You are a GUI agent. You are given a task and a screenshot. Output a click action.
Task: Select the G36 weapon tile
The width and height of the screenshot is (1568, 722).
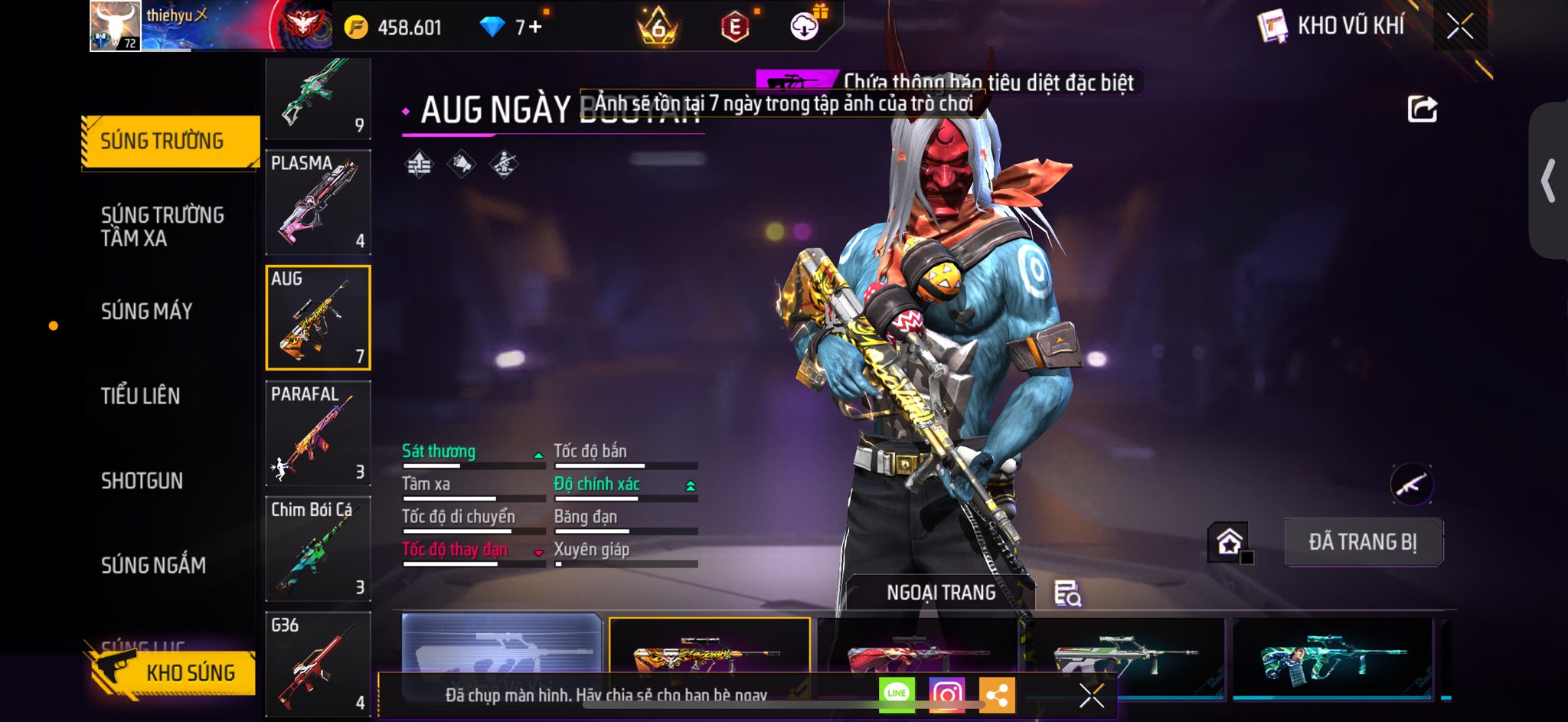pos(318,663)
